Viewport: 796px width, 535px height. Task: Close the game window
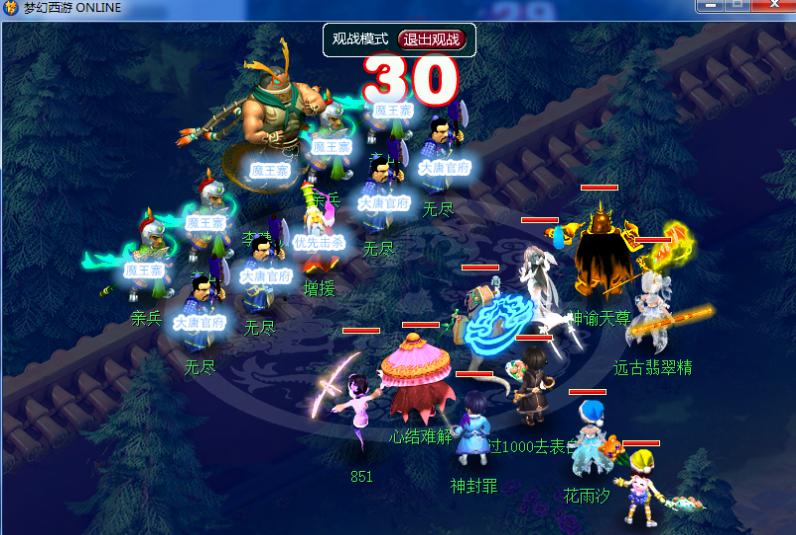pos(773,5)
